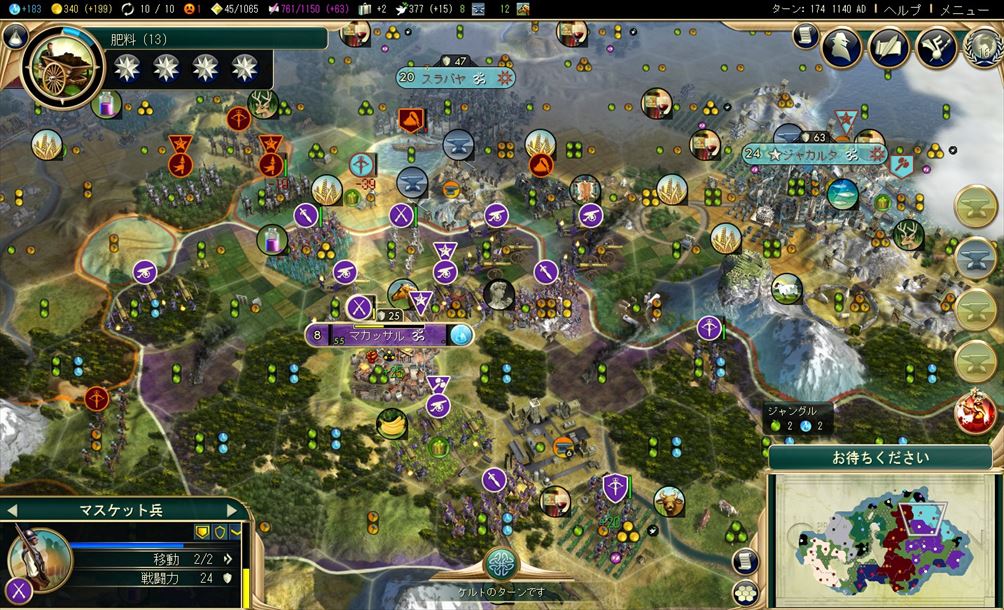Open the ヘルプ help screen
The width and height of the screenshot is (1004, 610).
pyautogui.click(x=908, y=8)
